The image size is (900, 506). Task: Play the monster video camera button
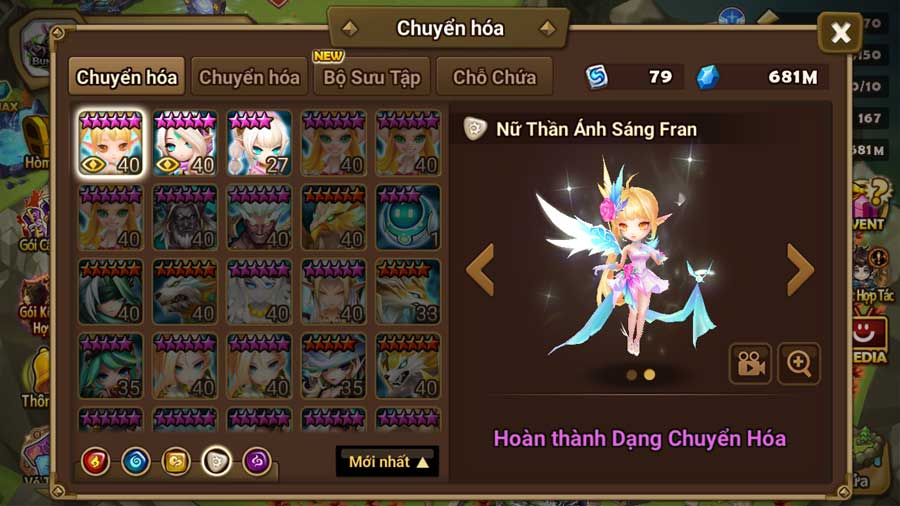[x=749, y=364]
